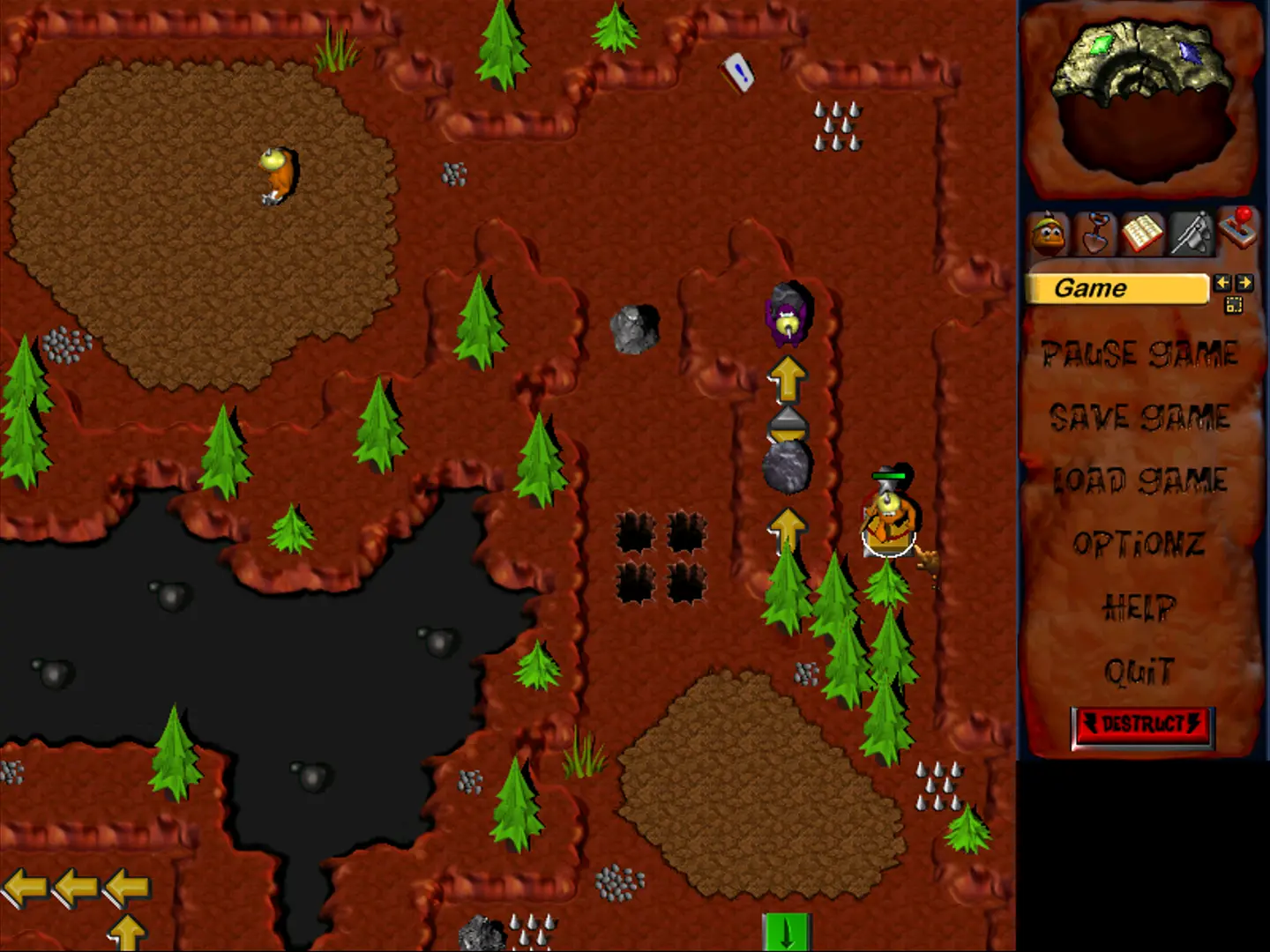Select the digger with the green health bar

(889, 524)
